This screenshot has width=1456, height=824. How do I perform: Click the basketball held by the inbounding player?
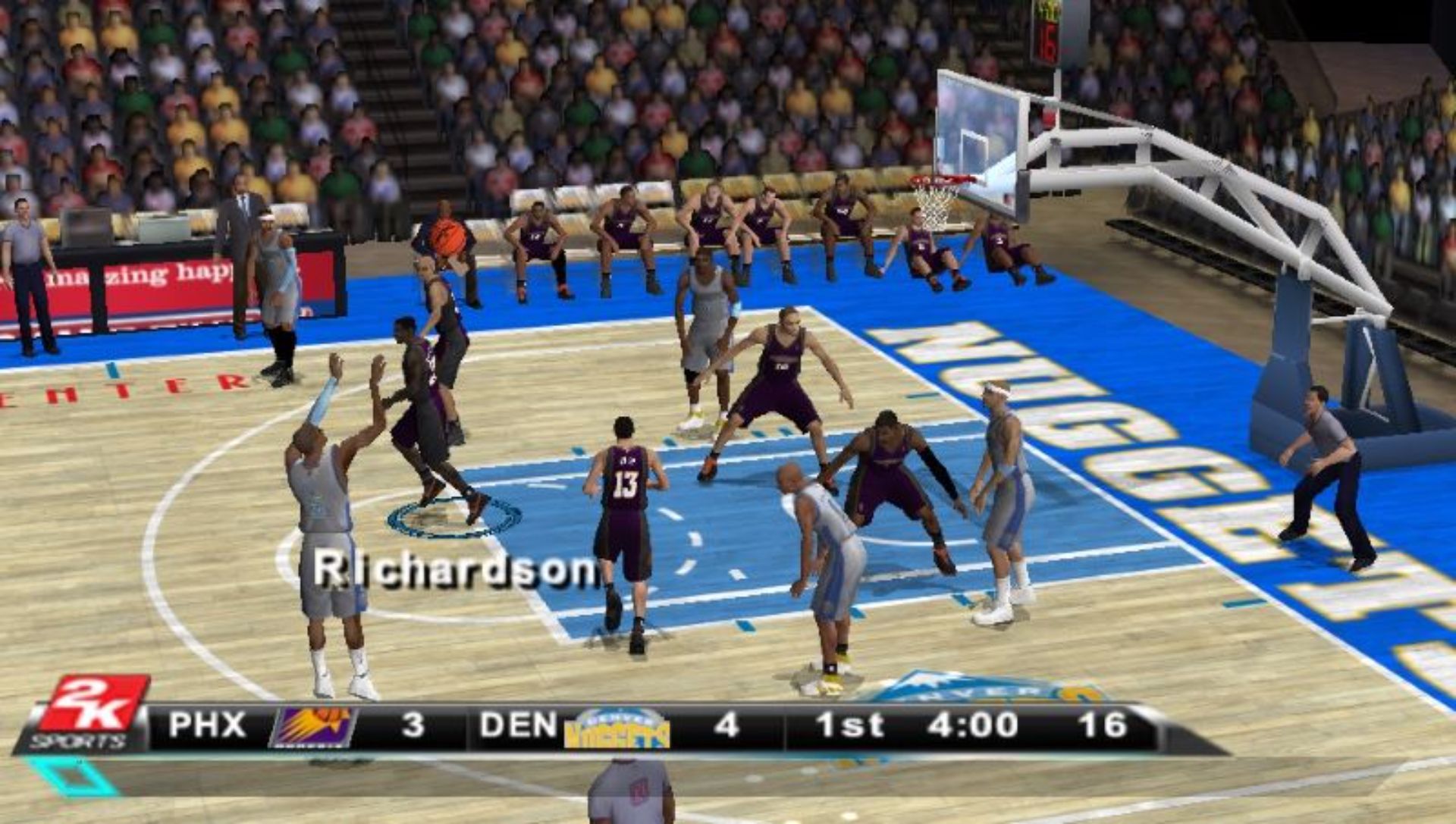click(x=447, y=239)
